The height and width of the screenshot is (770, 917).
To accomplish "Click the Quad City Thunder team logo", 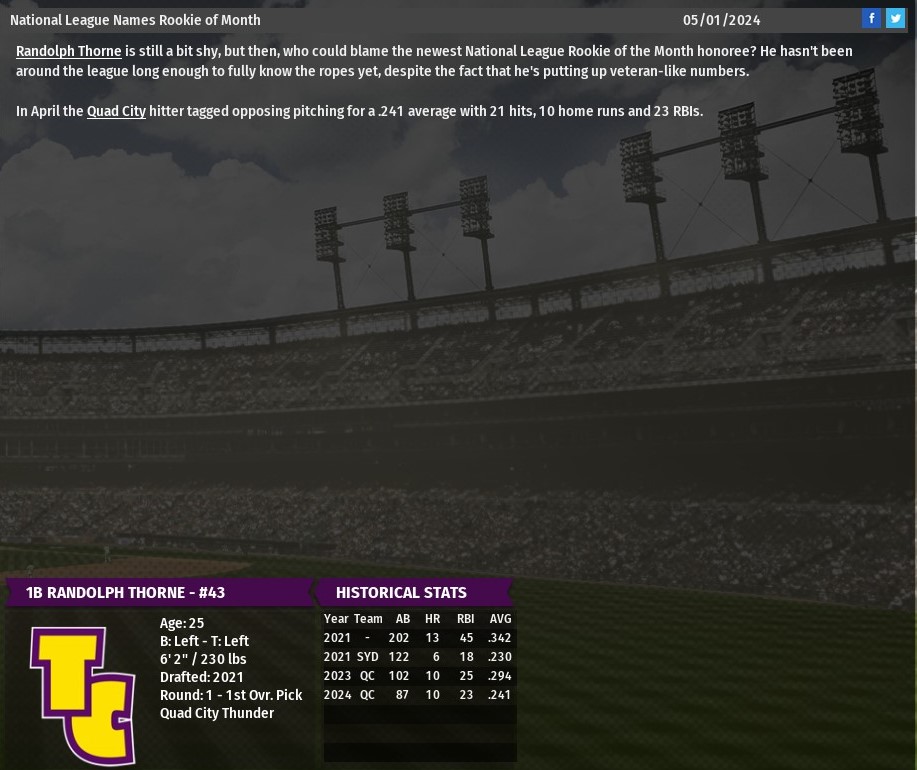I will (82, 695).
